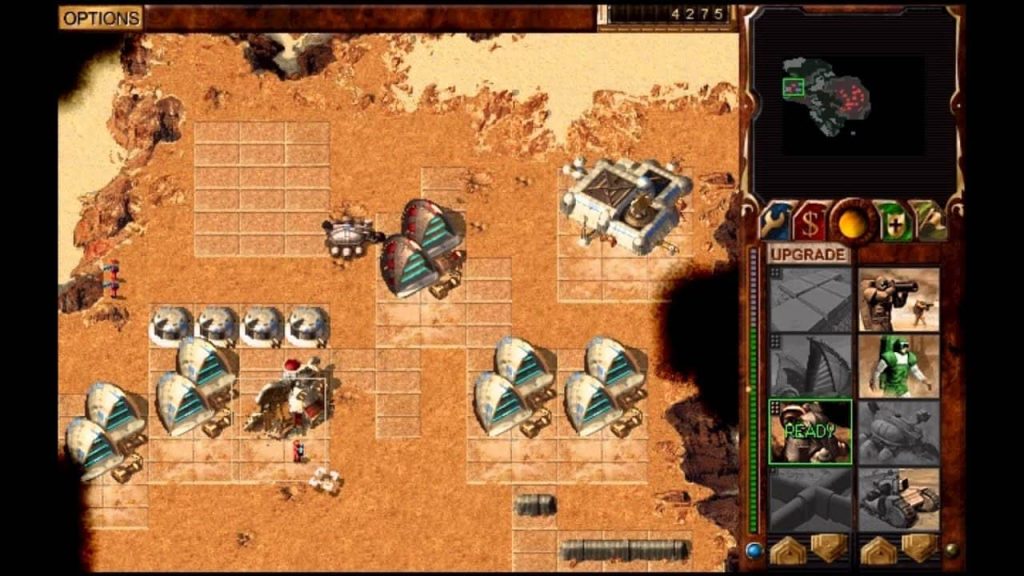Activate the dollar-sign sell mode
The height and width of the screenshot is (576, 1024).
(x=811, y=220)
